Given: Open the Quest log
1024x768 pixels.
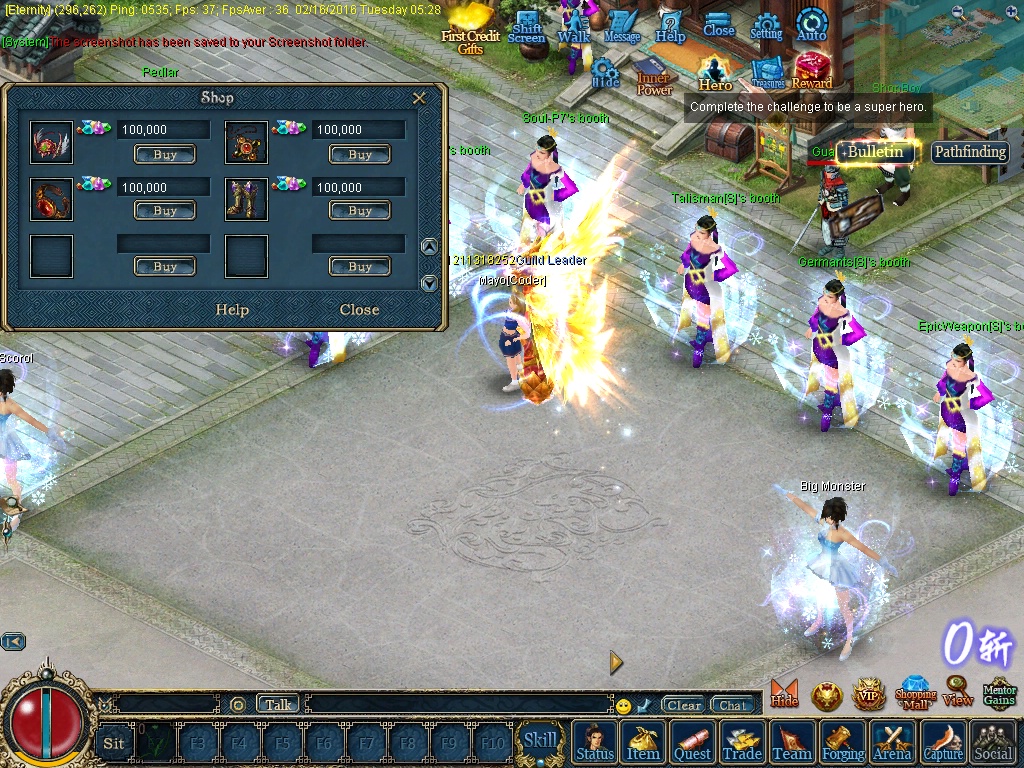Looking at the screenshot, I should pyautogui.click(x=692, y=743).
